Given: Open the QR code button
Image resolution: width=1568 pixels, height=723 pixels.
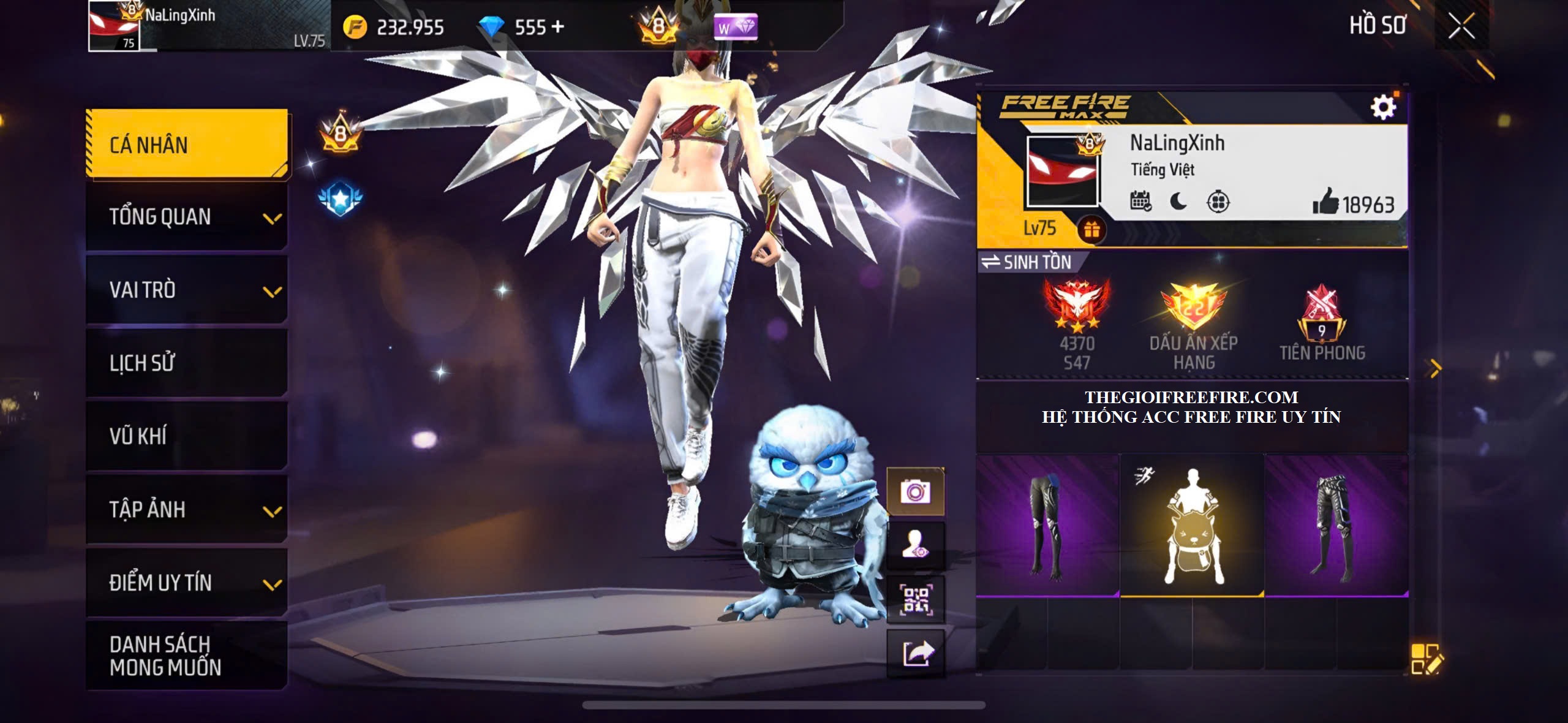Looking at the screenshot, I should point(915,599).
